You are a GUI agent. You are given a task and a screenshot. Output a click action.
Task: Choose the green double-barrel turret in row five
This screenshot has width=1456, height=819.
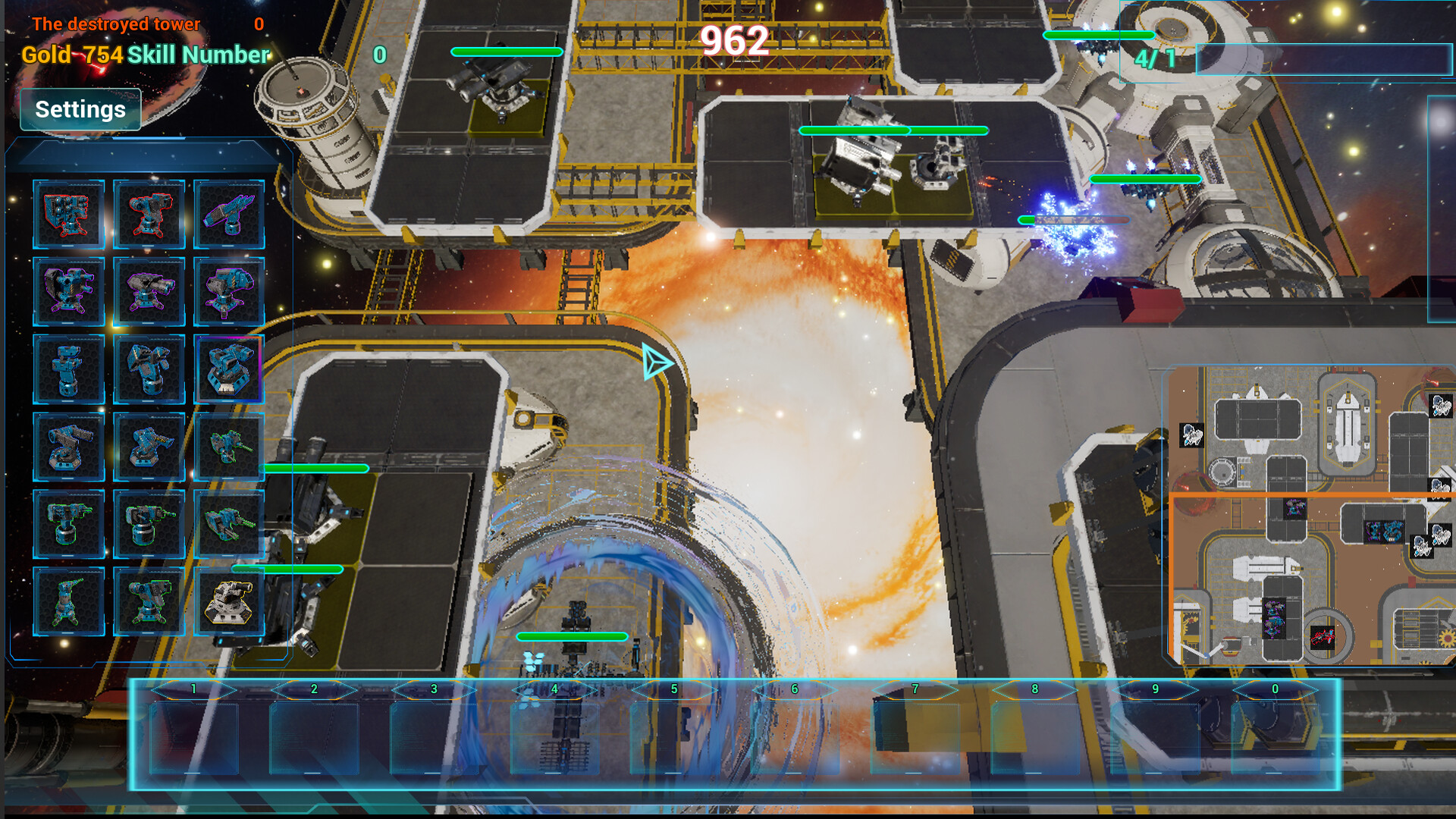coord(69,523)
